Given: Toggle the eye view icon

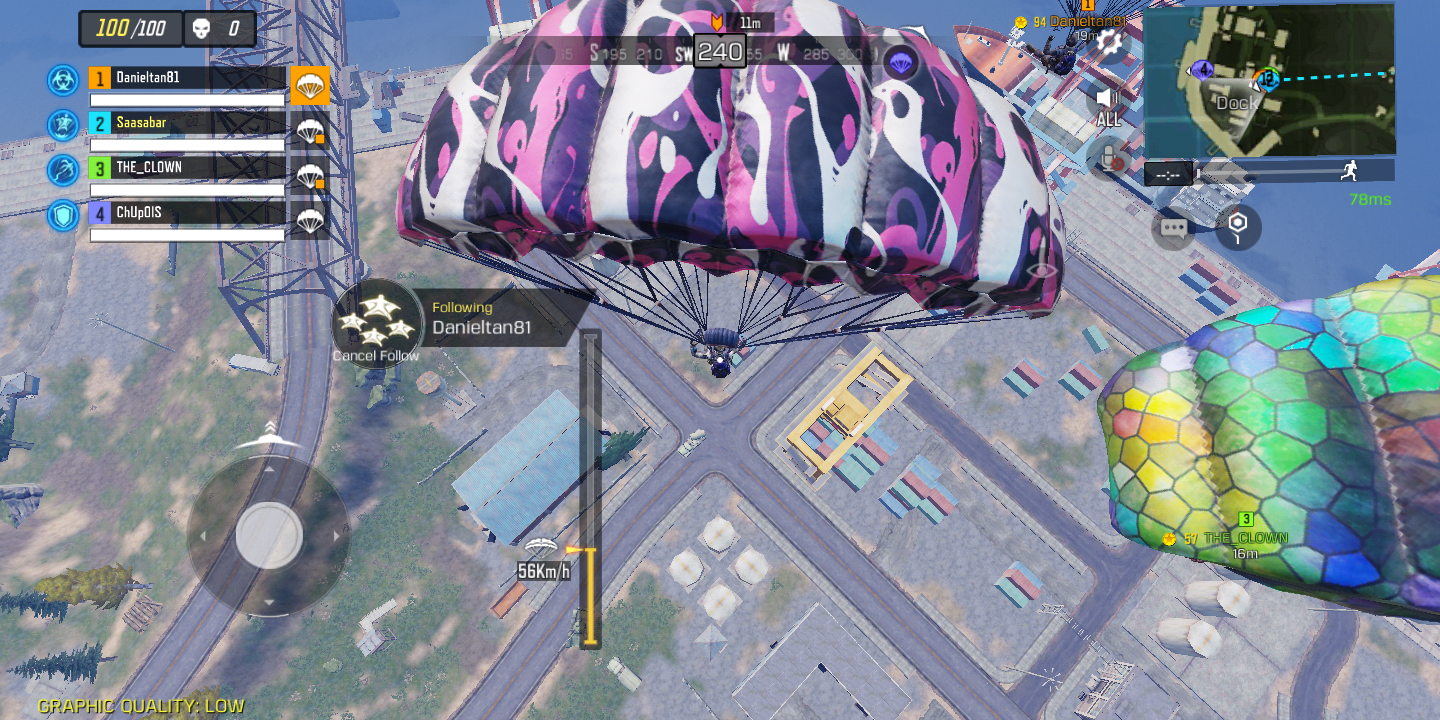Looking at the screenshot, I should pos(1041,270).
